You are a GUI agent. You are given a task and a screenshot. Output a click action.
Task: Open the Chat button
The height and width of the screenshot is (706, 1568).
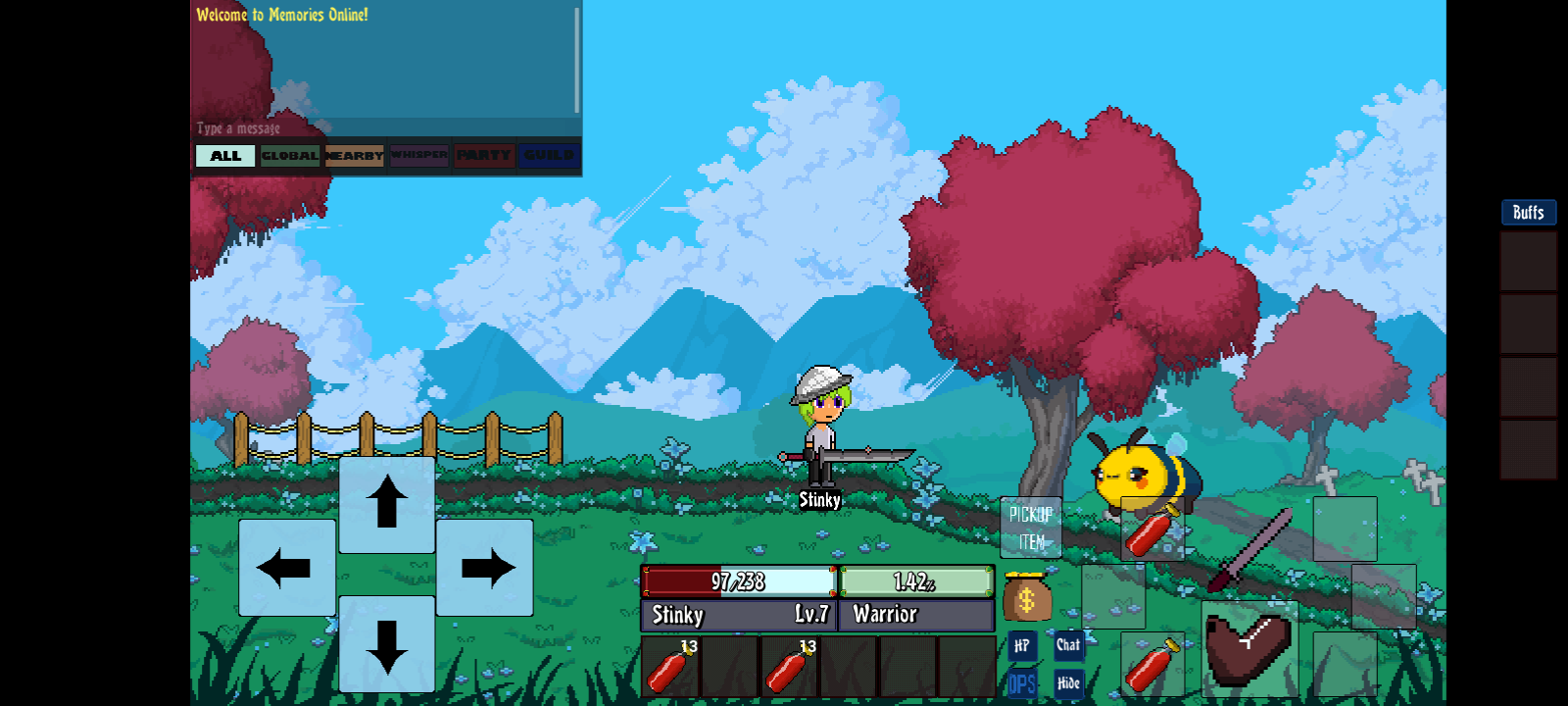1068,645
